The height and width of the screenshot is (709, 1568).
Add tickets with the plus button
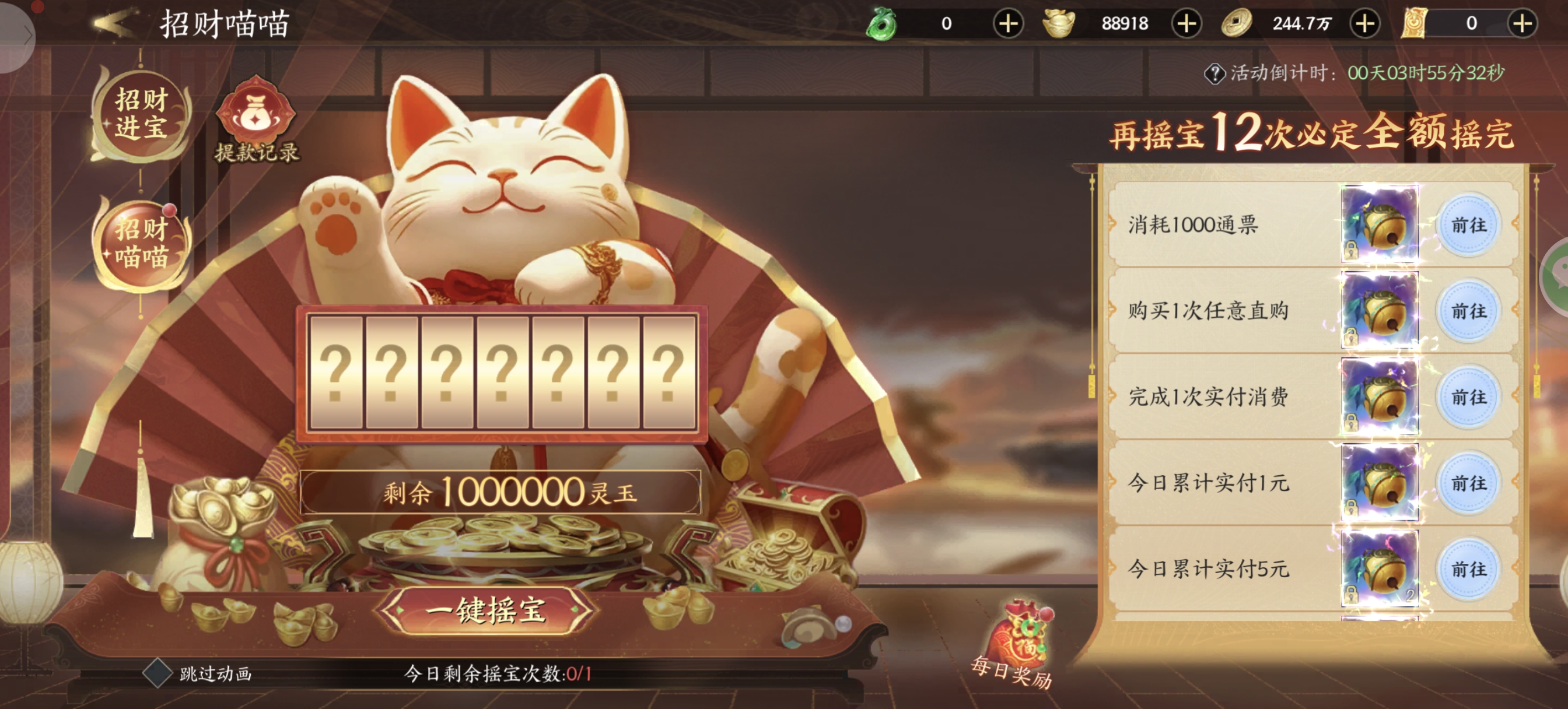[x=1522, y=24]
